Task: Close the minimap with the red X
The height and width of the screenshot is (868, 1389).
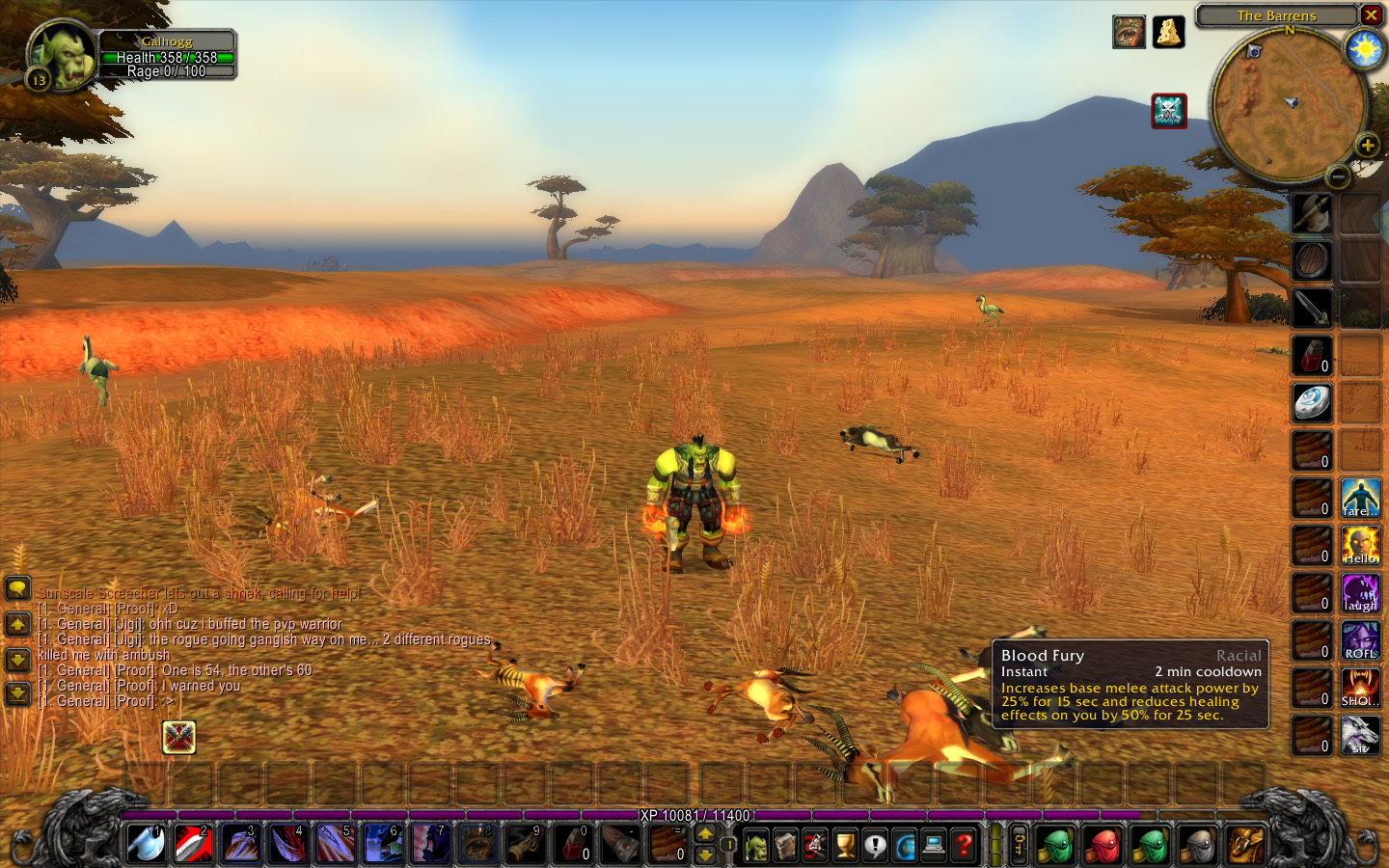Action: 1371,14
